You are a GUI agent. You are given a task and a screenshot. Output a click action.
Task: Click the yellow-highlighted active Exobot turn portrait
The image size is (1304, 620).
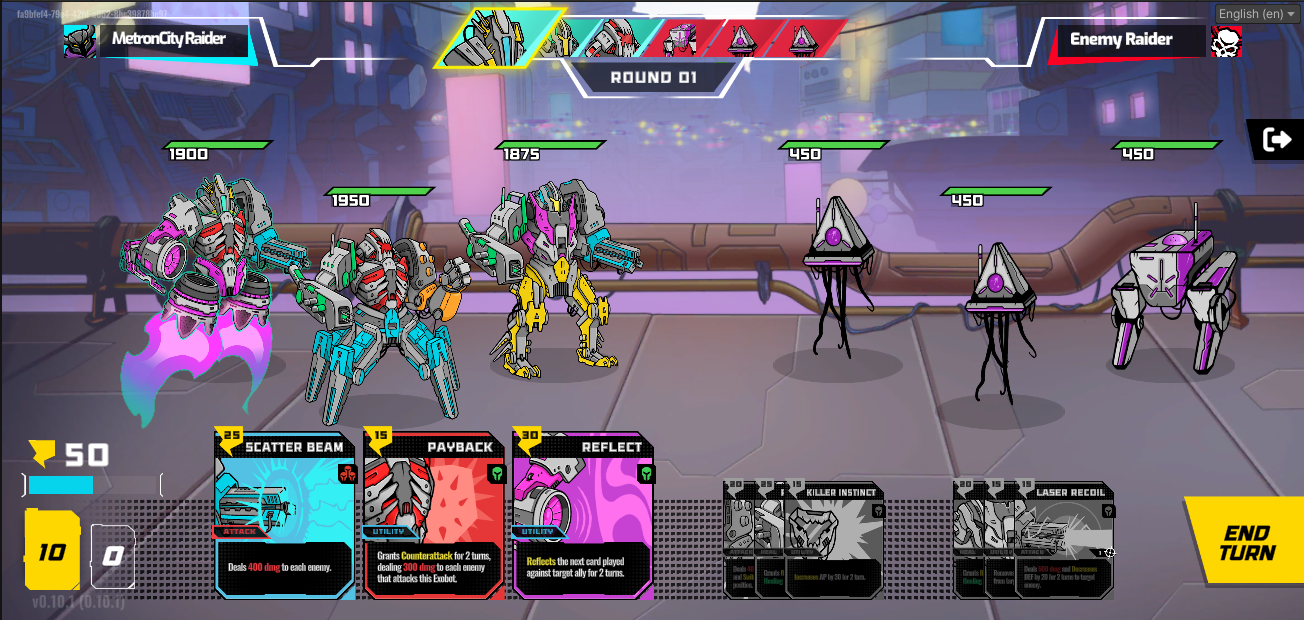(487, 40)
